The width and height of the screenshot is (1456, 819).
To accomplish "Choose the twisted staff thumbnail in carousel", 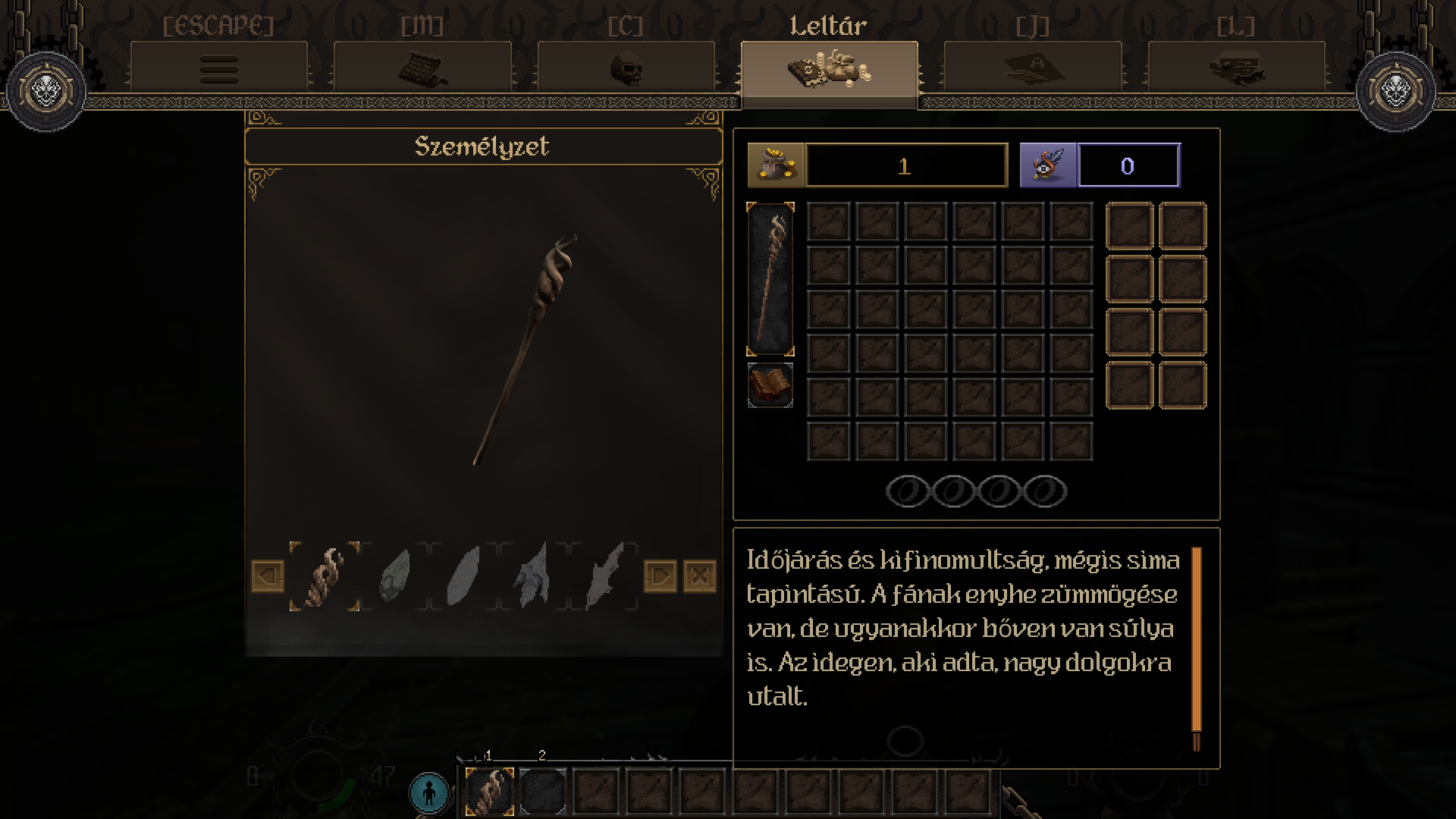I will [325, 576].
